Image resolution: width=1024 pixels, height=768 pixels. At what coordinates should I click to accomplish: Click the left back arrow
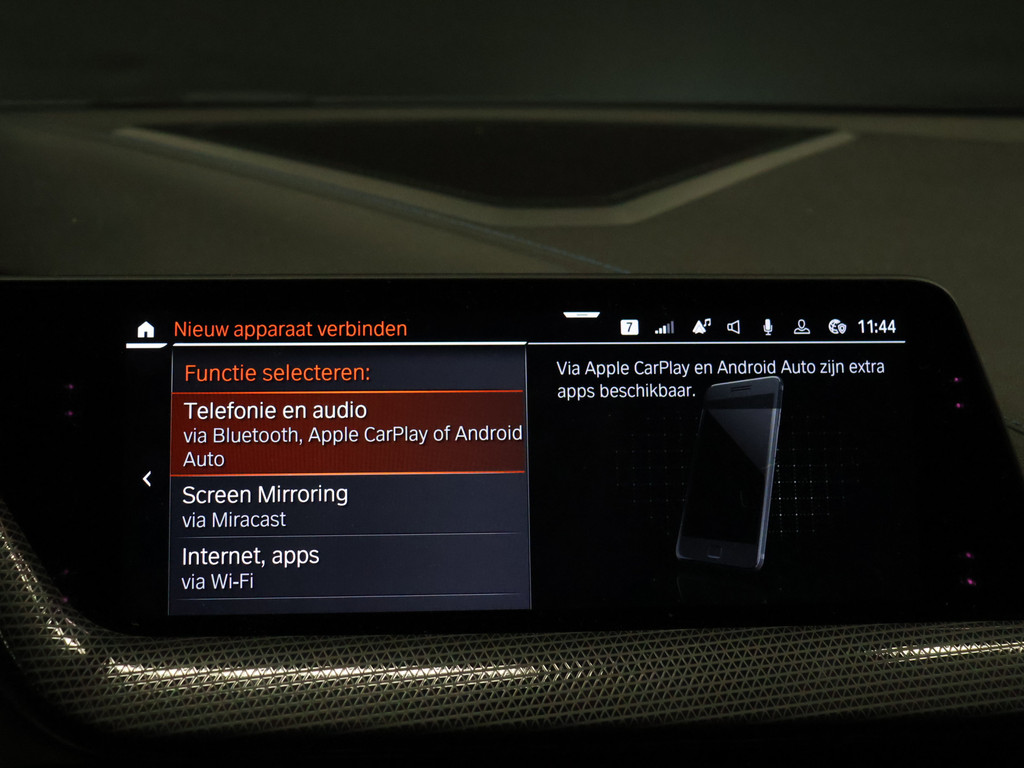click(x=147, y=479)
